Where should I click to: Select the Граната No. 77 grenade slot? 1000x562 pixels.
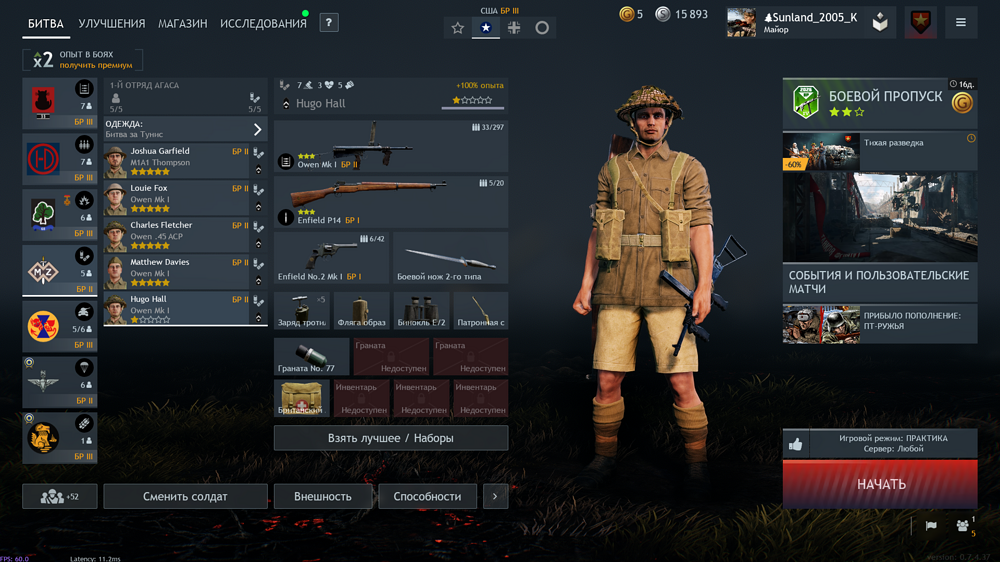click(x=312, y=357)
